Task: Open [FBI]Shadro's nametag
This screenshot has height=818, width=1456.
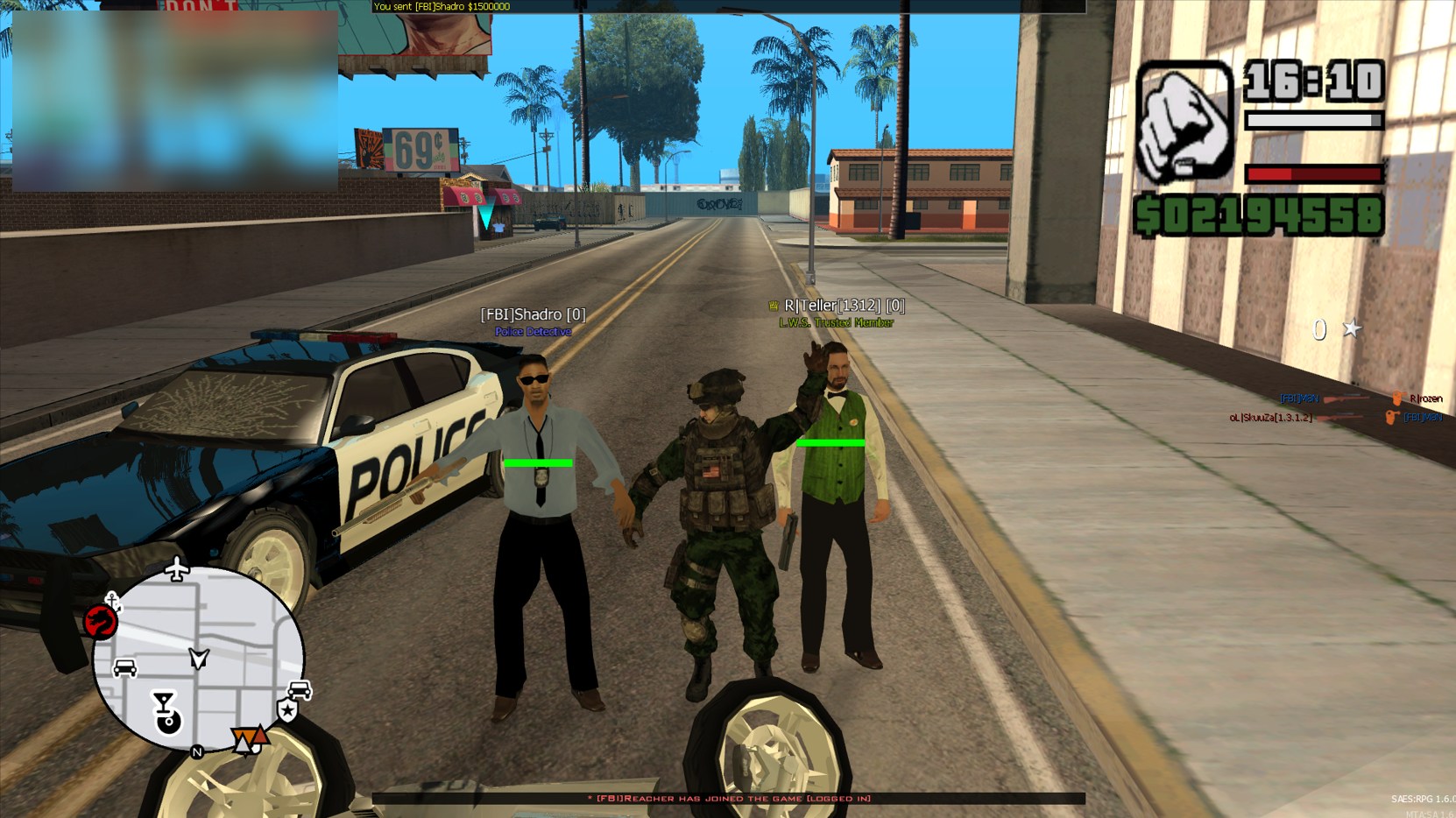Action: tap(534, 313)
